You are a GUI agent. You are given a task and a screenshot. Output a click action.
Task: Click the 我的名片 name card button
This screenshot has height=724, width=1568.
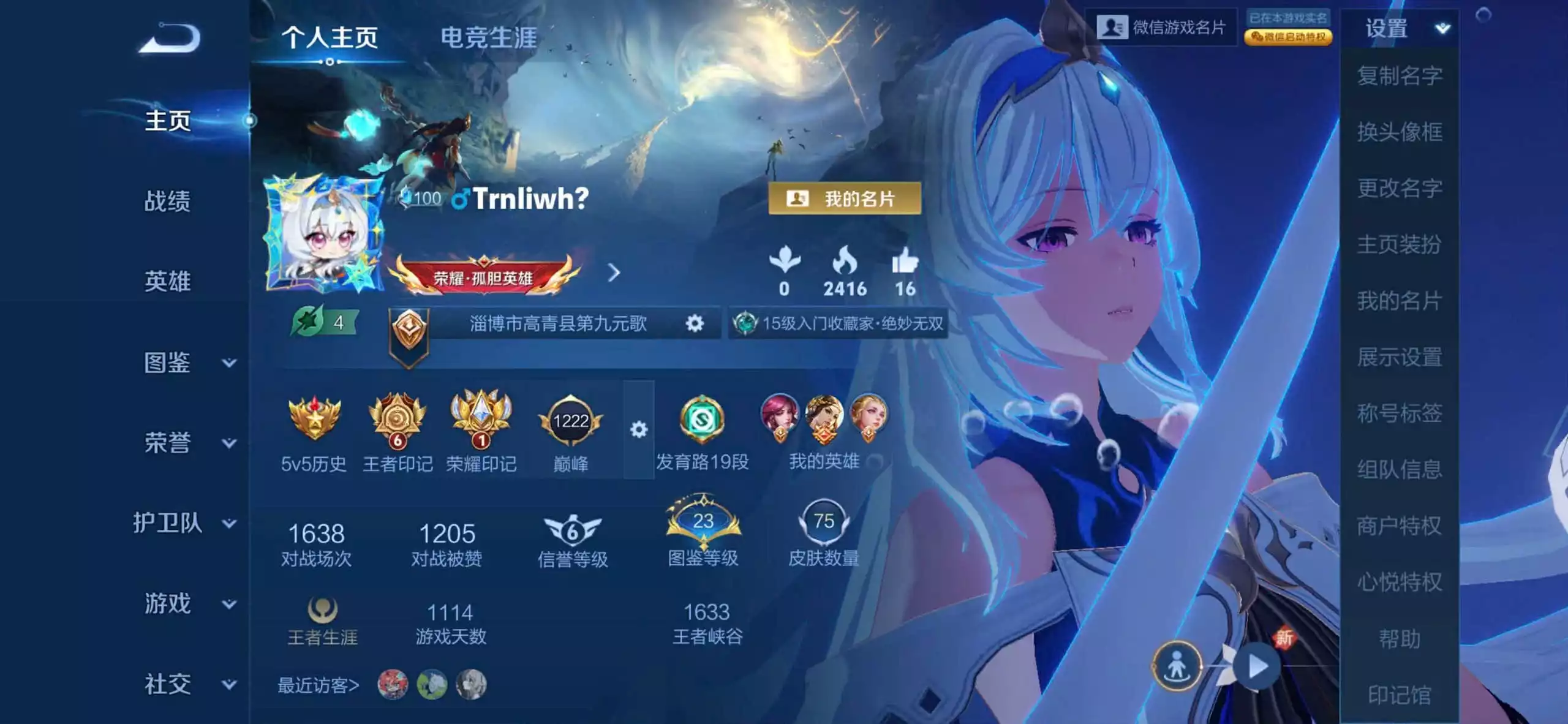[x=845, y=197]
